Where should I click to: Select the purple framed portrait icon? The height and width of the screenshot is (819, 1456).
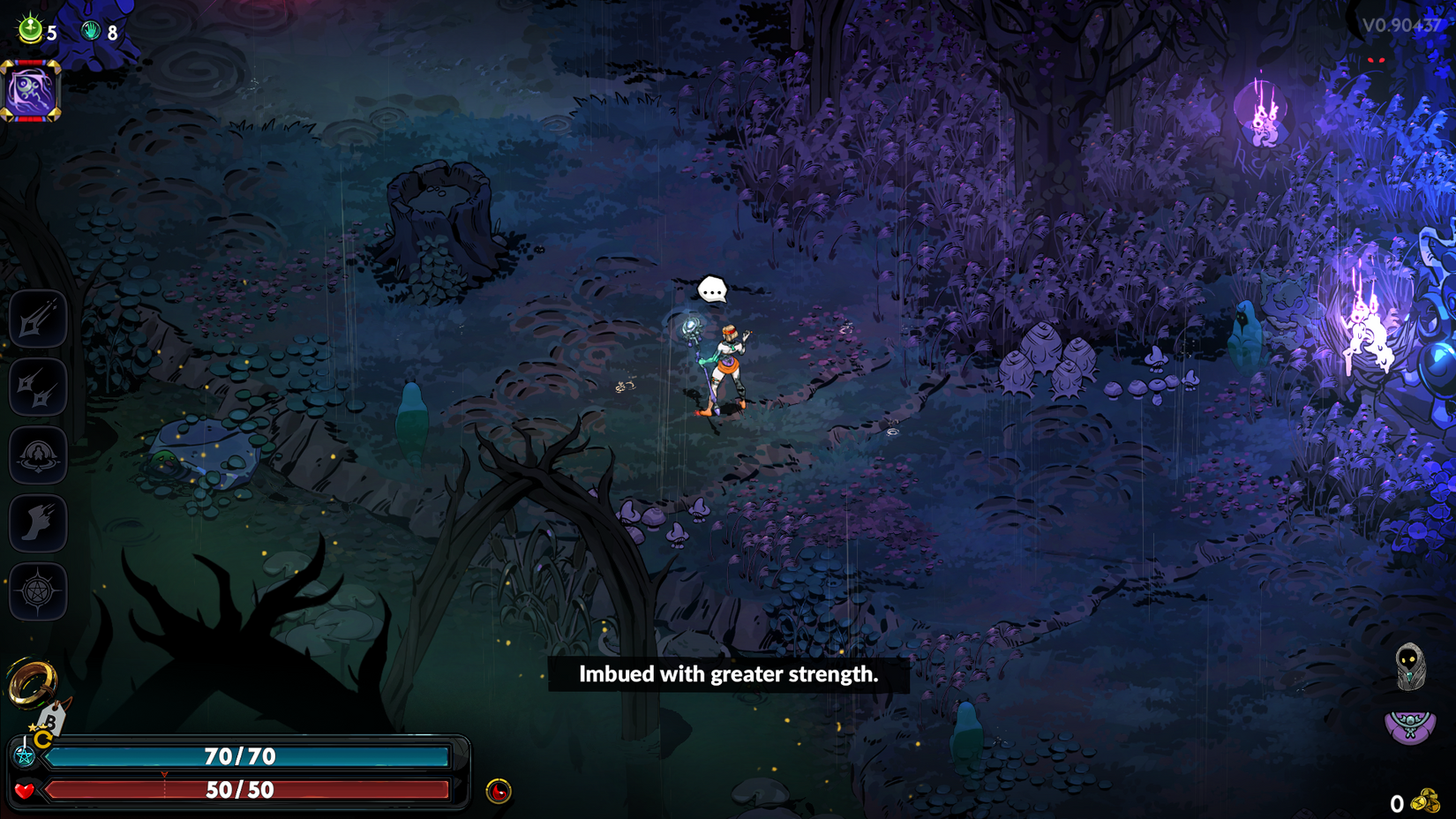coord(31,90)
